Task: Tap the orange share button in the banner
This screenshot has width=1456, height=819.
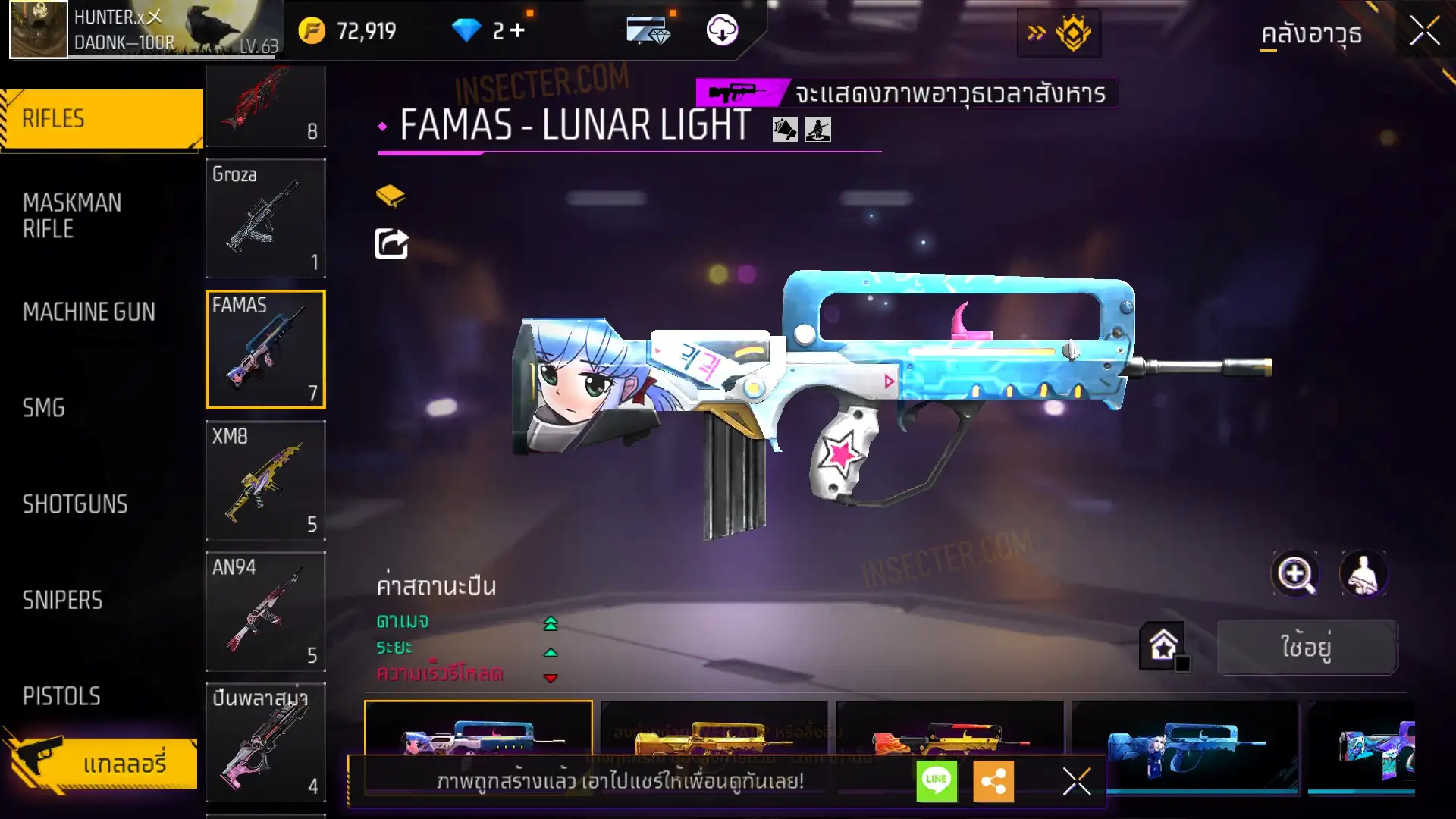Action: click(993, 780)
